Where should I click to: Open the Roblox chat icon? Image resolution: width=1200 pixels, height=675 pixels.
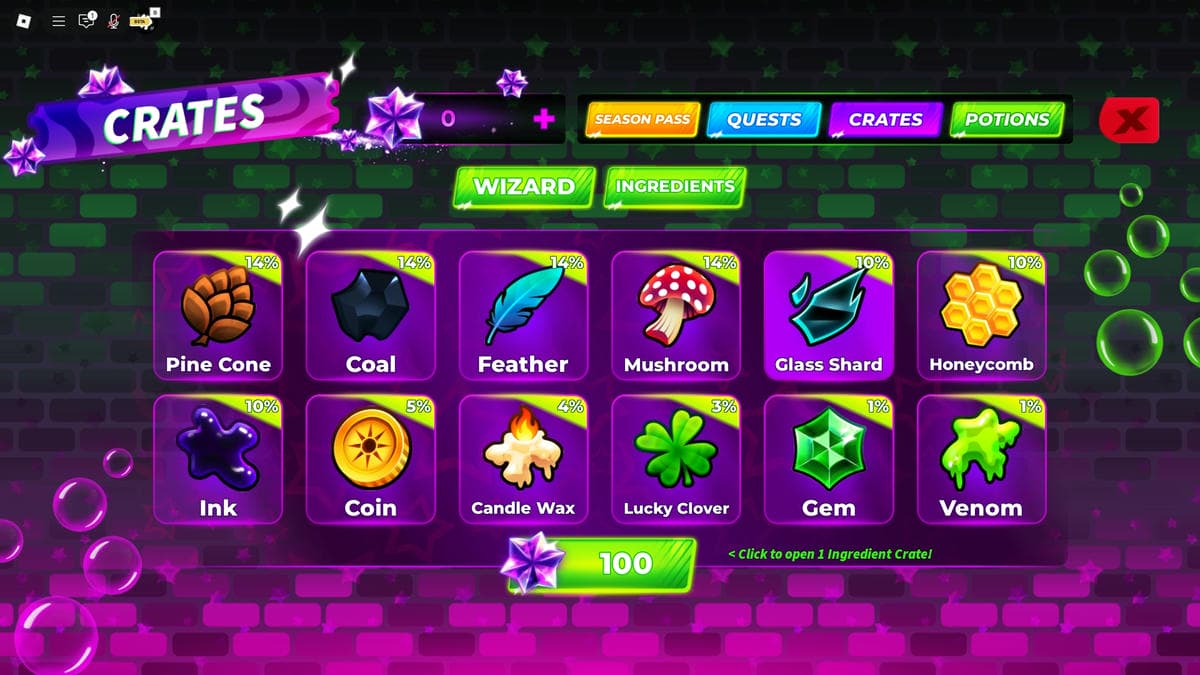[x=87, y=20]
